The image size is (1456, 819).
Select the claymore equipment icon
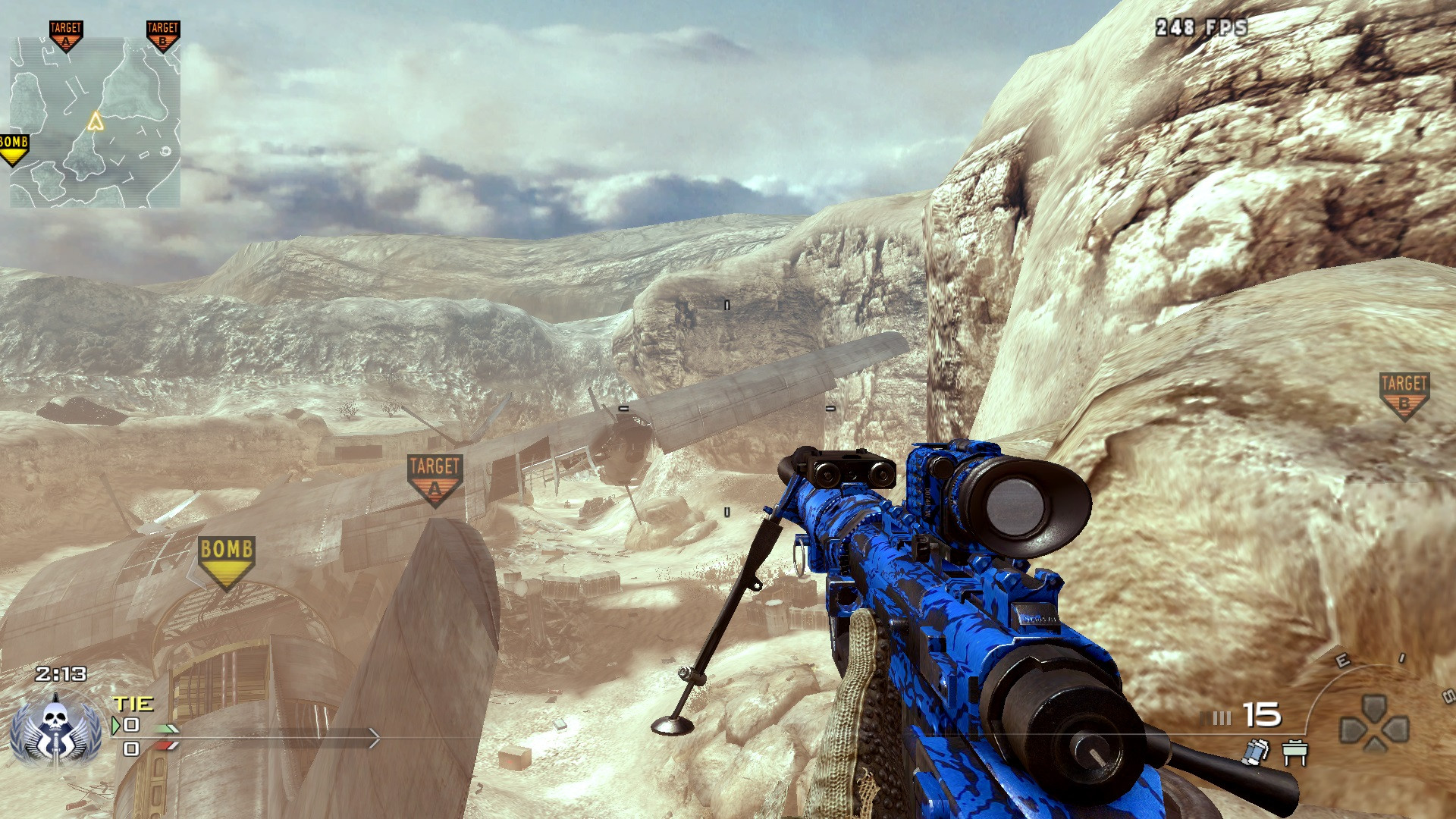1295,752
